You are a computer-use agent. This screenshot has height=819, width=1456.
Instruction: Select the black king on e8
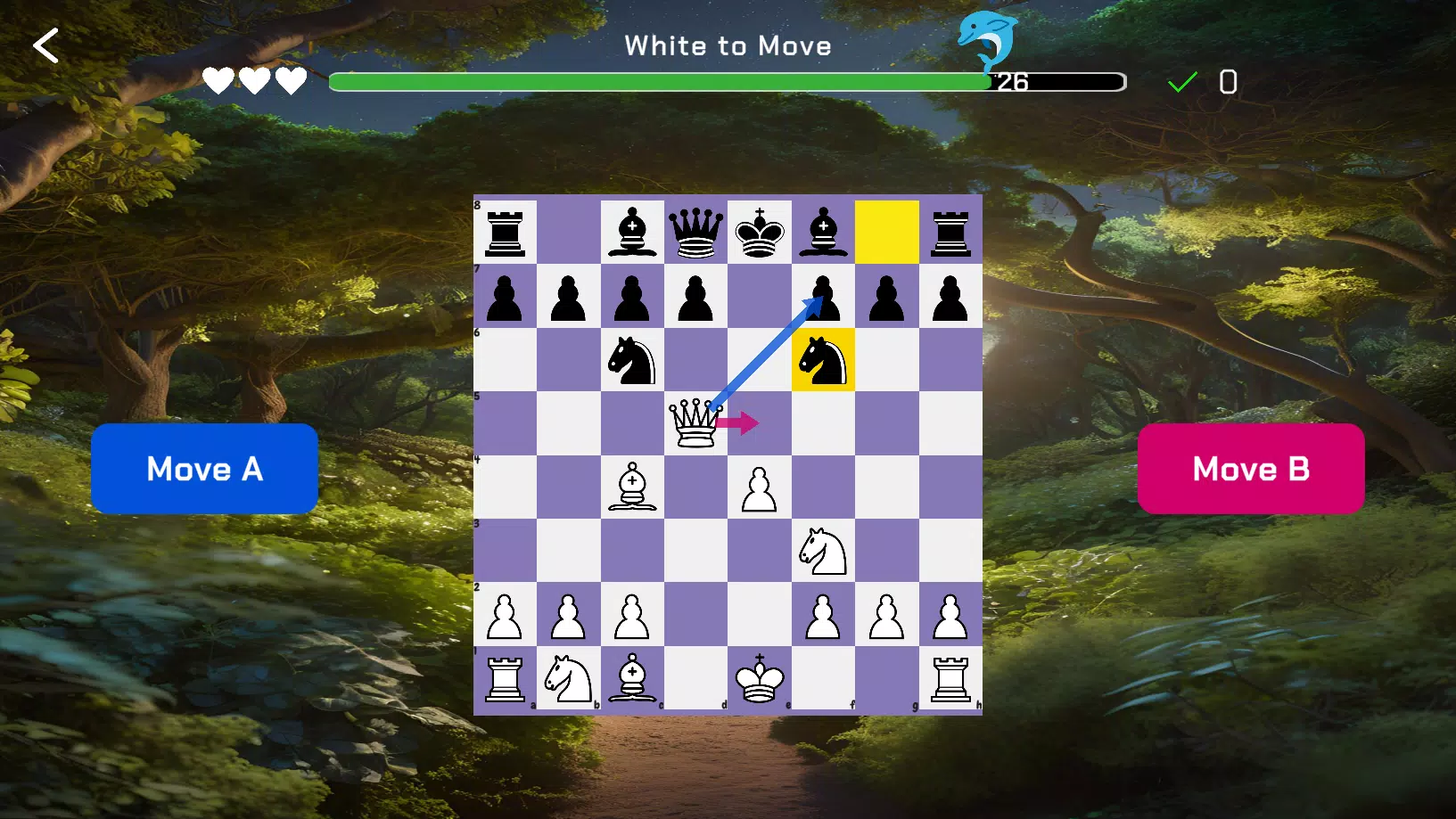760,233
